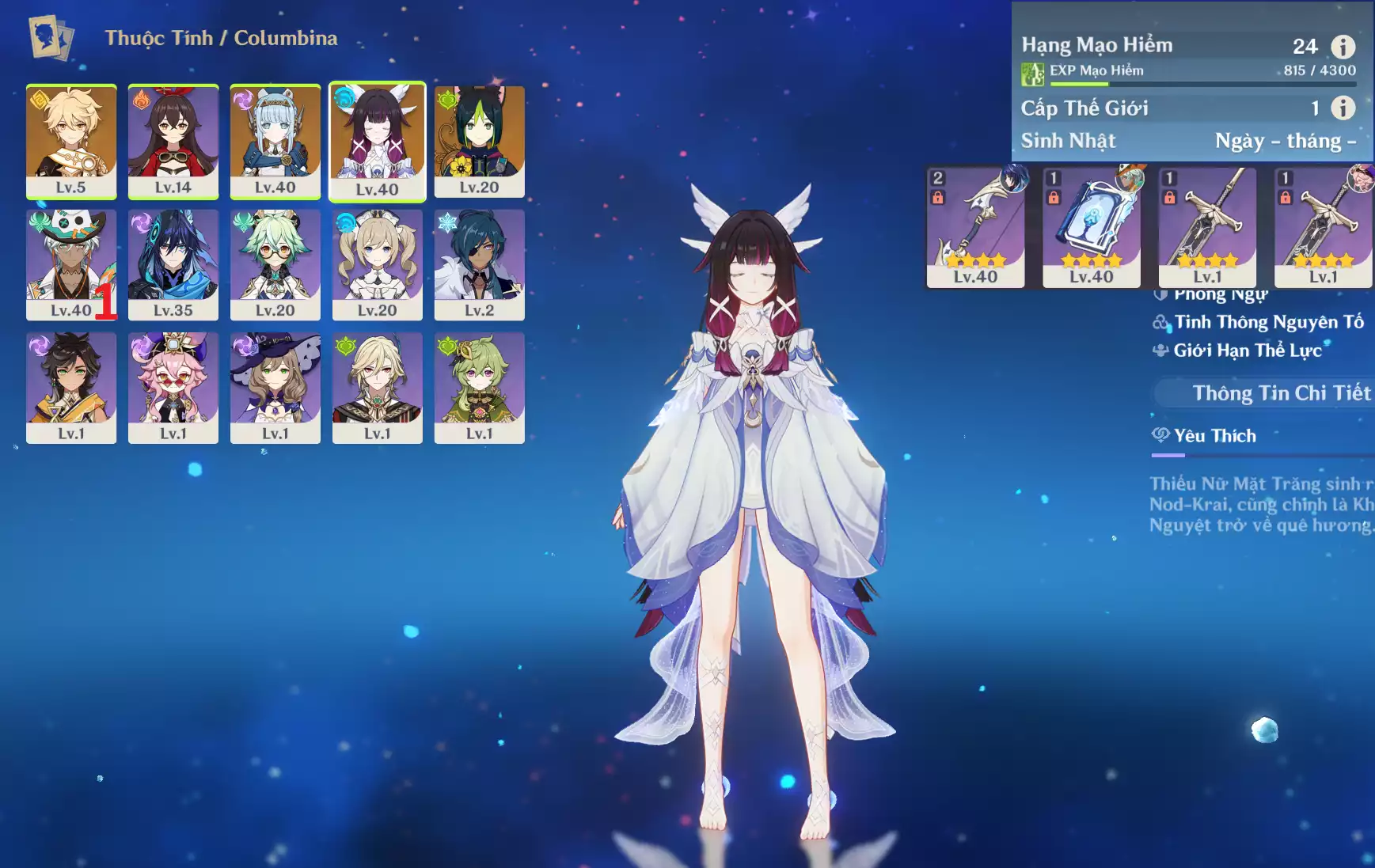Open the Yêu Thích friendship entry
The image size is (1375, 868).
click(x=1214, y=436)
